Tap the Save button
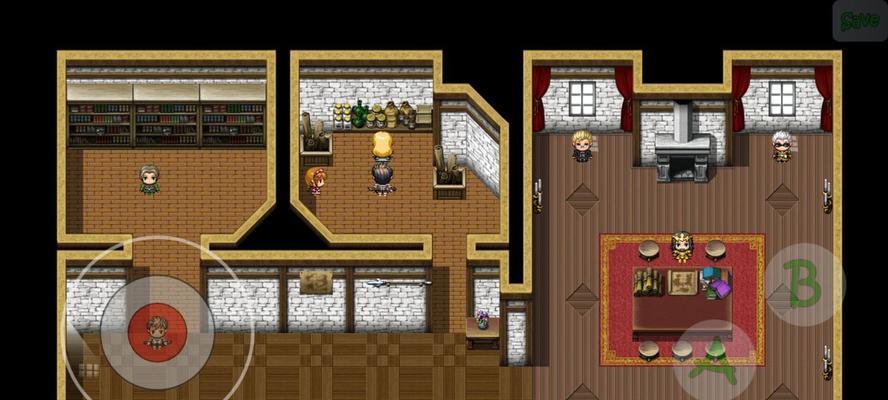Viewport: 888px width, 400px height. tap(859, 21)
